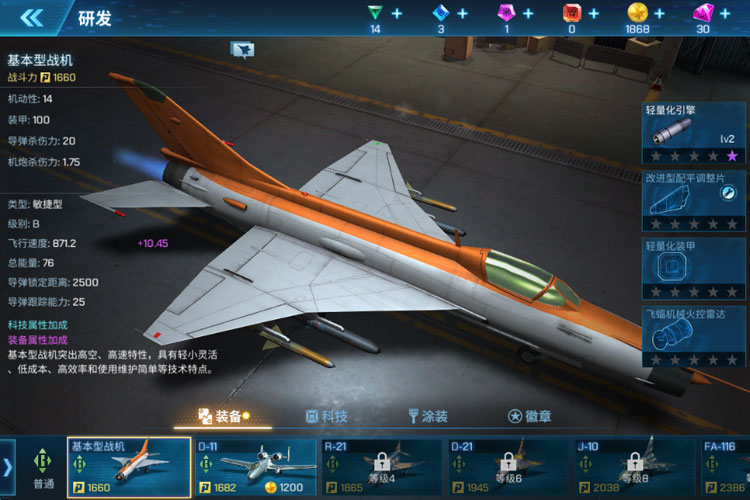
Task: Go back using the double-arrow button
Action: coord(32,17)
